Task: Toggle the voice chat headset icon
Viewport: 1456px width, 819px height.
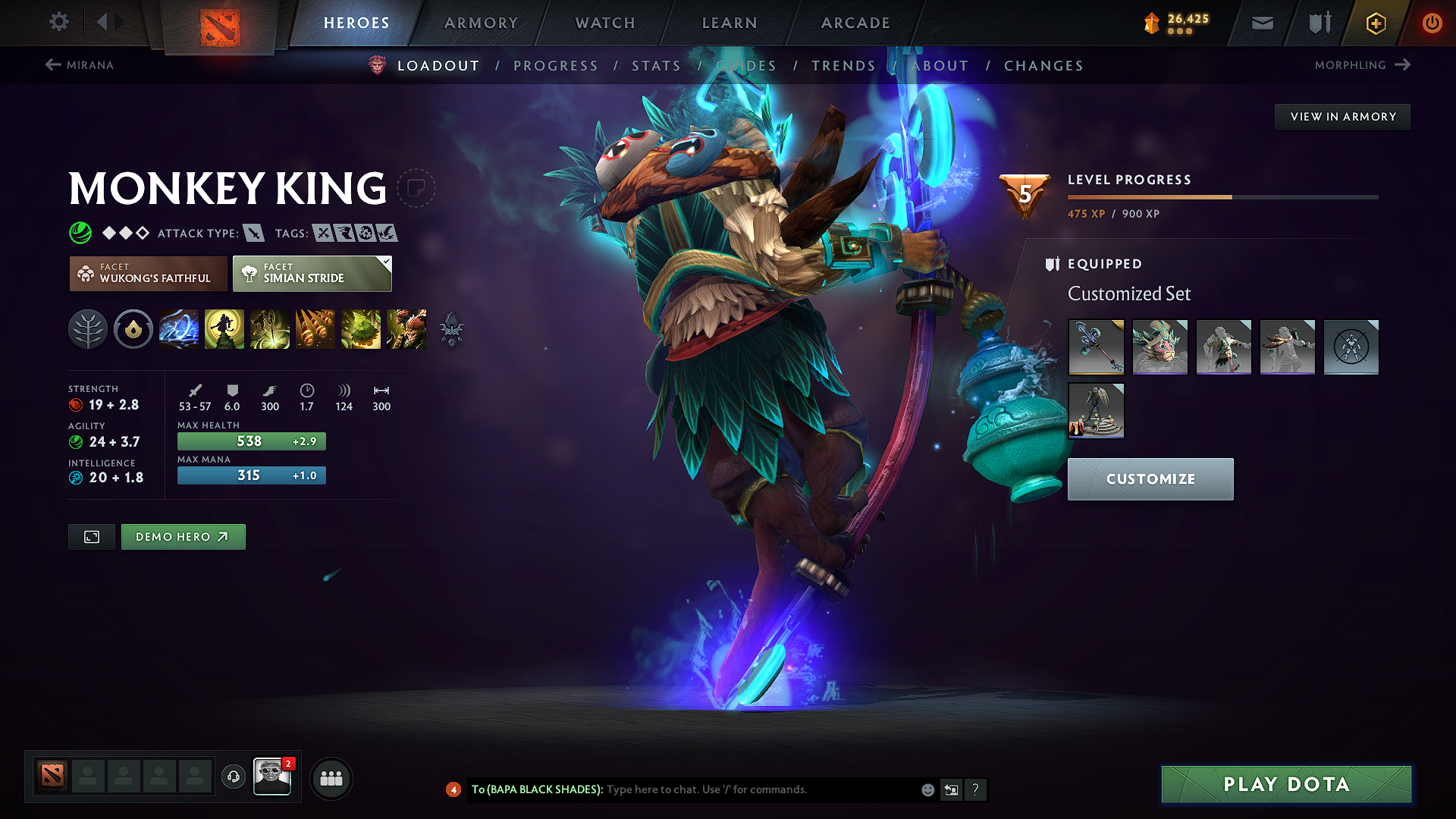Action: 233,777
